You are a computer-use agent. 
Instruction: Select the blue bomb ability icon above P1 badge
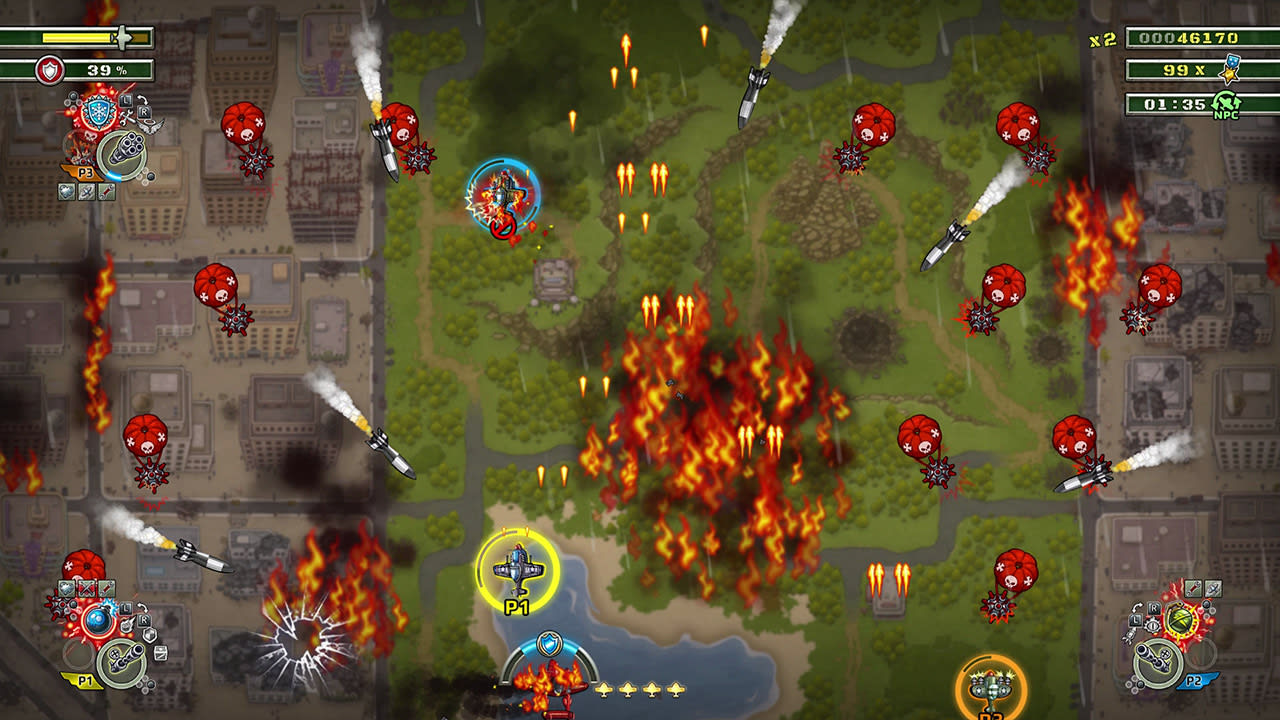point(97,620)
